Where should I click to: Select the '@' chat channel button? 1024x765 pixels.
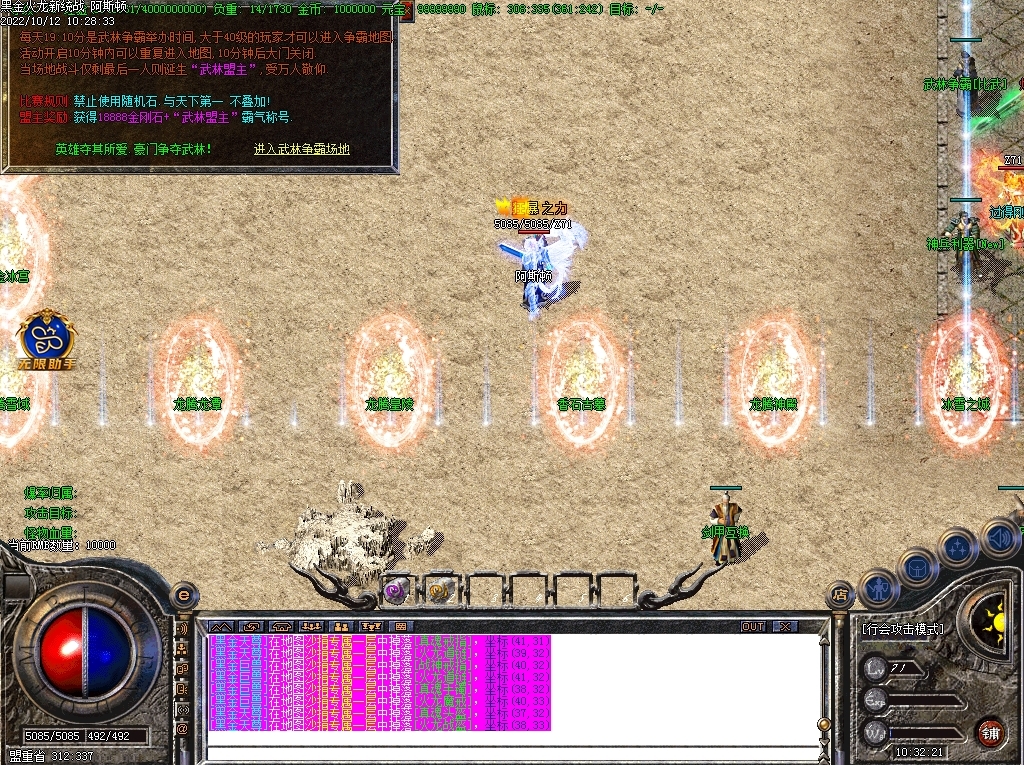[x=183, y=729]
